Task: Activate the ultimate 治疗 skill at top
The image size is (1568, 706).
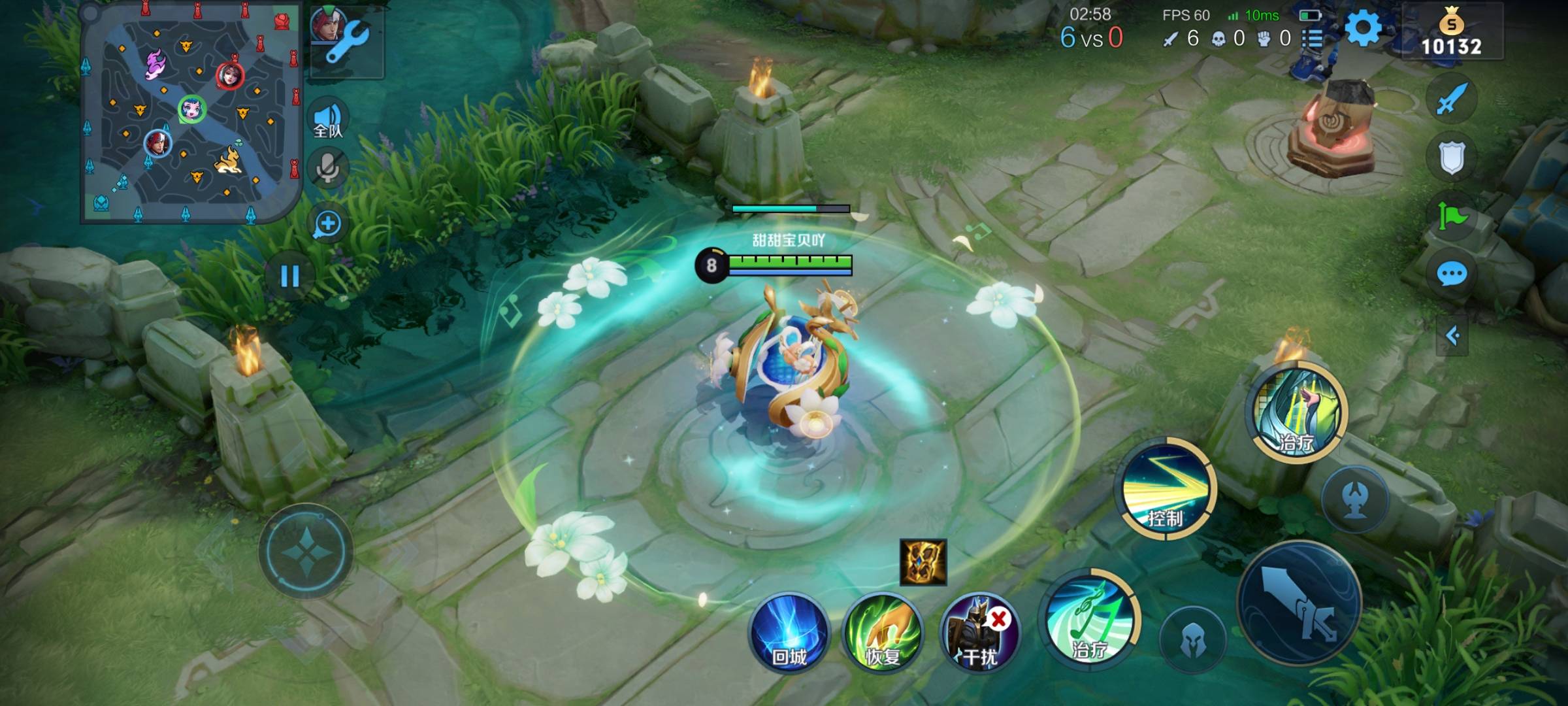Action: tap(1298, 412)
